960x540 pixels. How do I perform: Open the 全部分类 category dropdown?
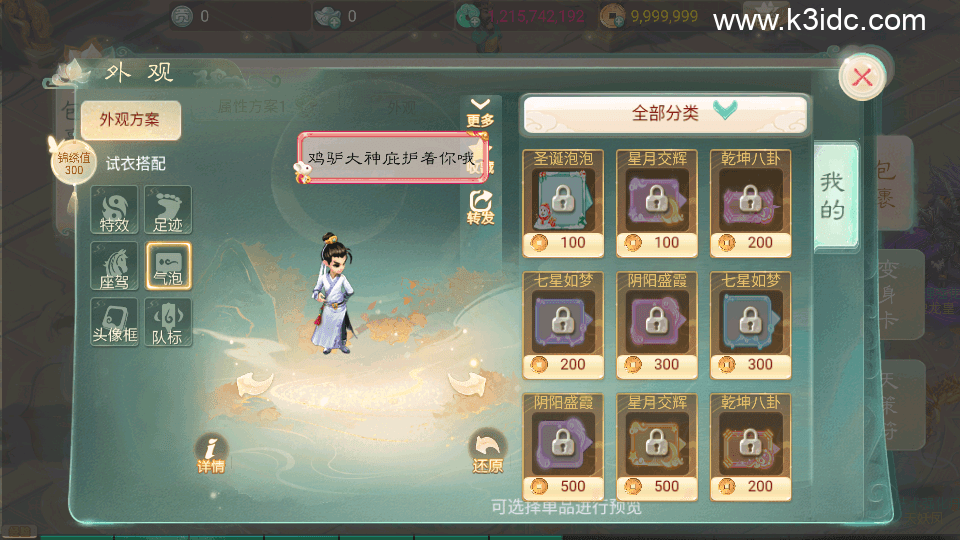point(665,114)
